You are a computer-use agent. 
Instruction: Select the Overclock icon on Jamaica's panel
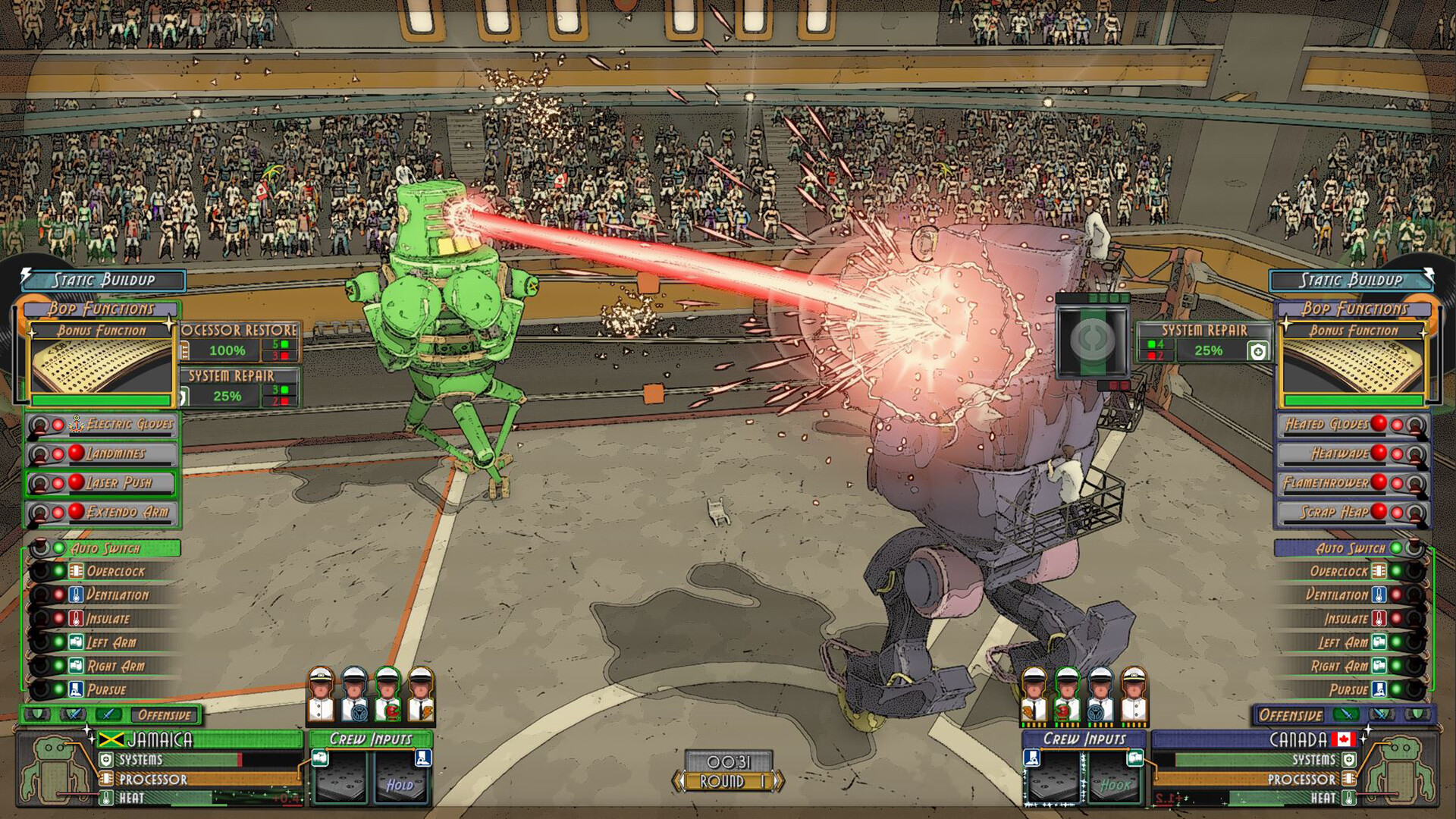tap(76, 571)
